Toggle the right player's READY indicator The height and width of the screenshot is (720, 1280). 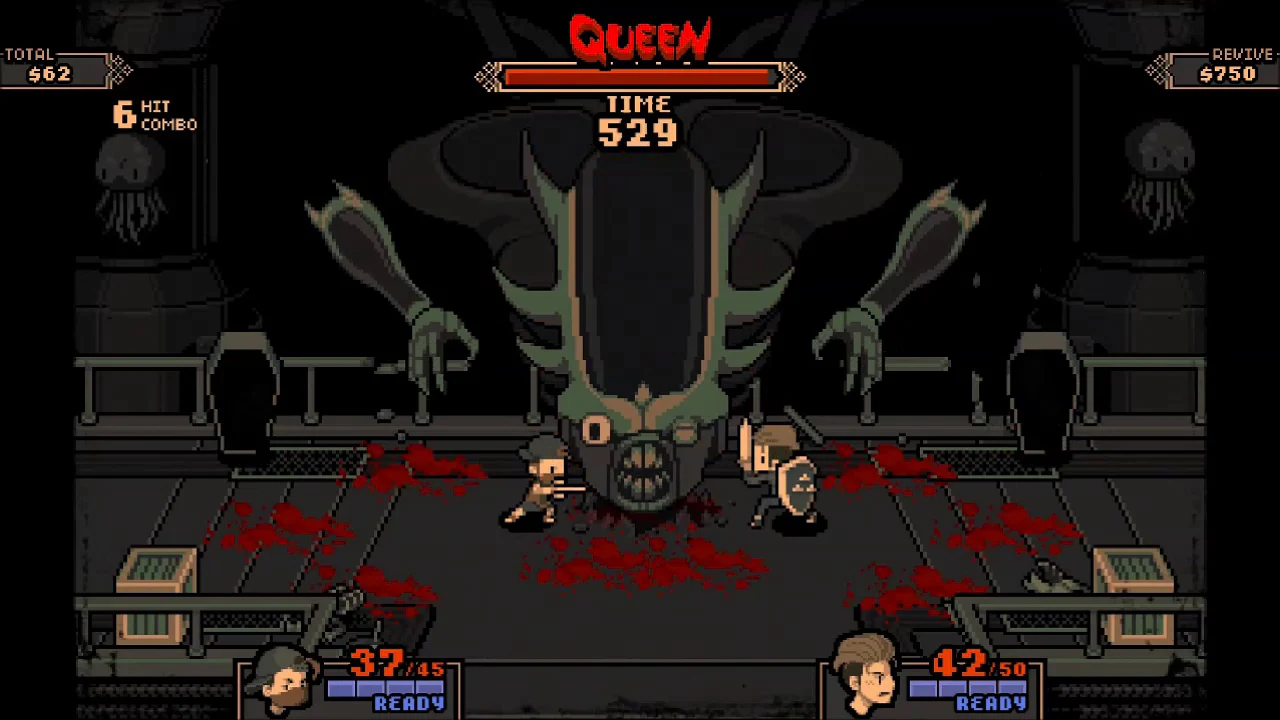[x=991, y=703]
